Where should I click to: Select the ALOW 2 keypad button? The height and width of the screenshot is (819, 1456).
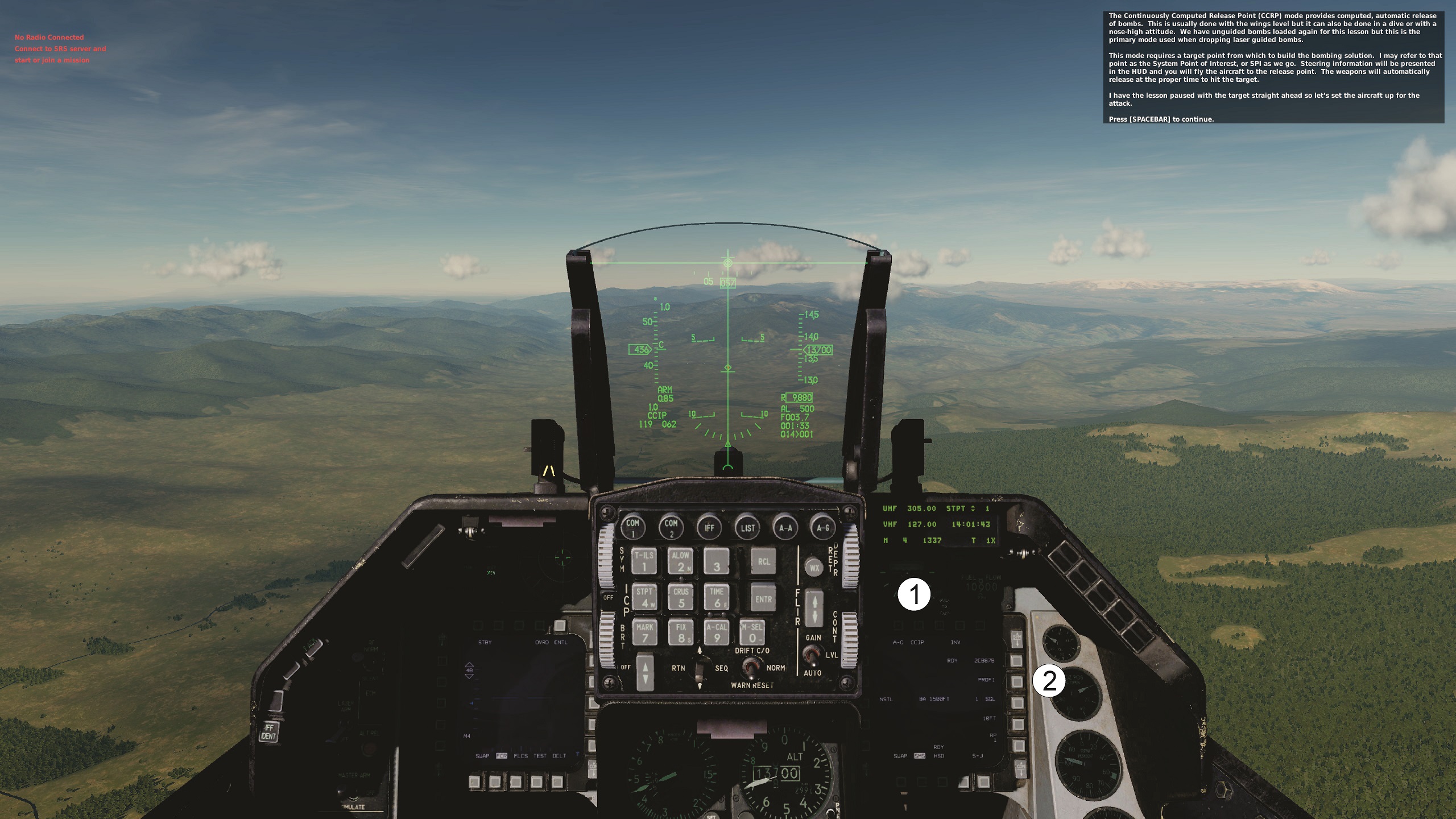pos(681,561)
